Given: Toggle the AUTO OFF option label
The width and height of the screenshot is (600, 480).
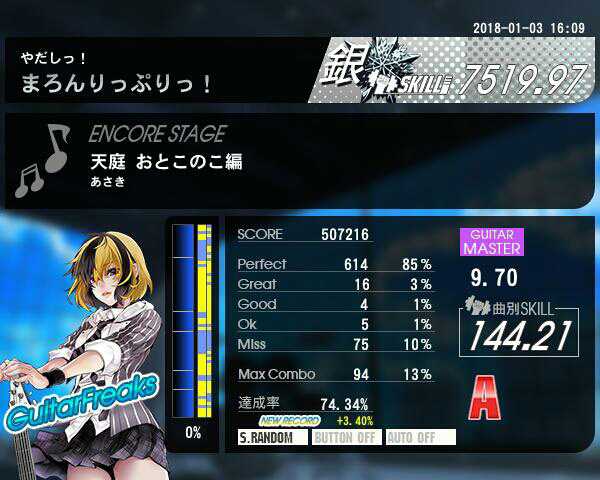Looking at the screenshot, I should [420, 438].
